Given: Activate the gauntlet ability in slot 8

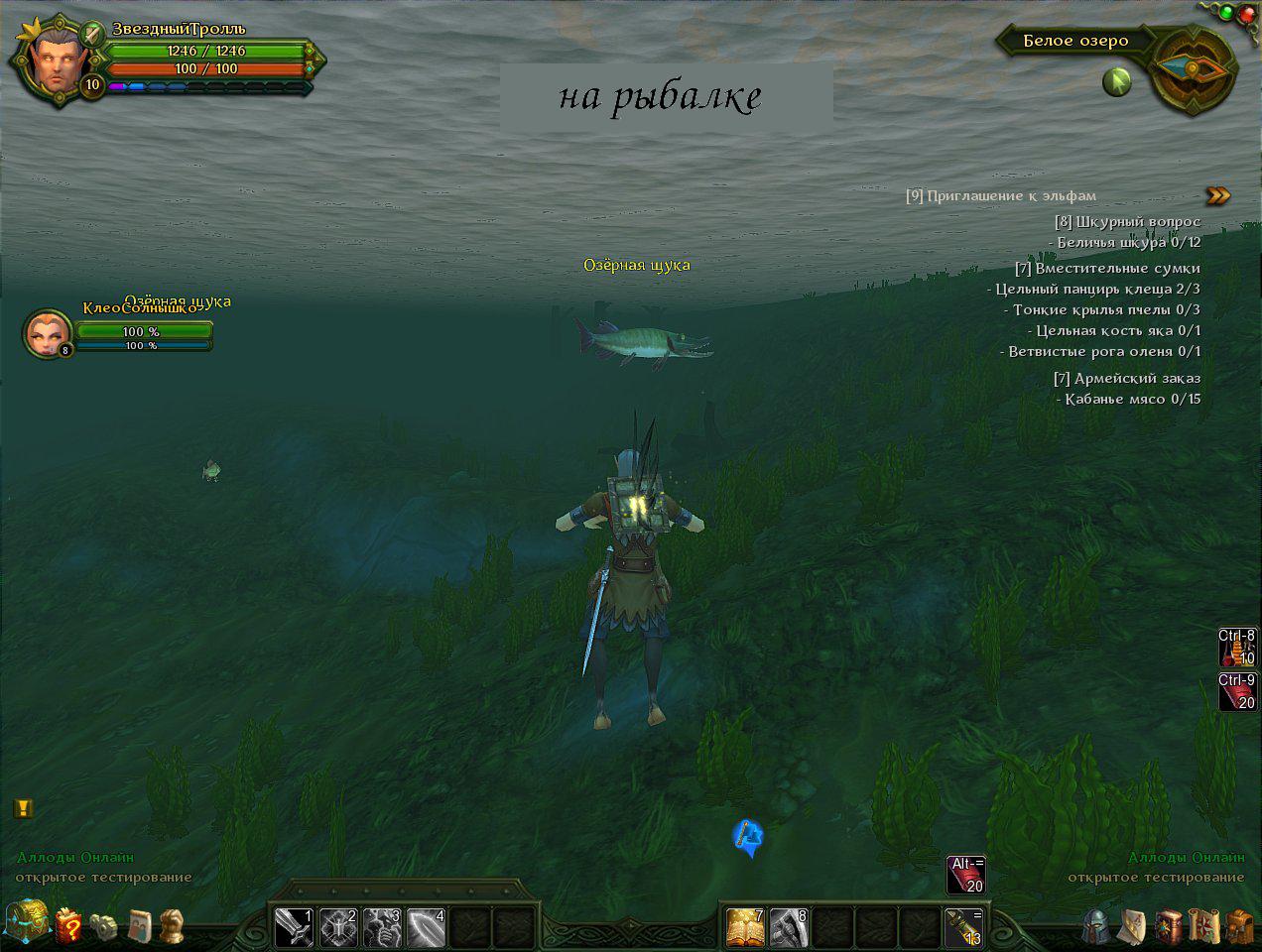Looking at the screenshot, I should (789, 927).
